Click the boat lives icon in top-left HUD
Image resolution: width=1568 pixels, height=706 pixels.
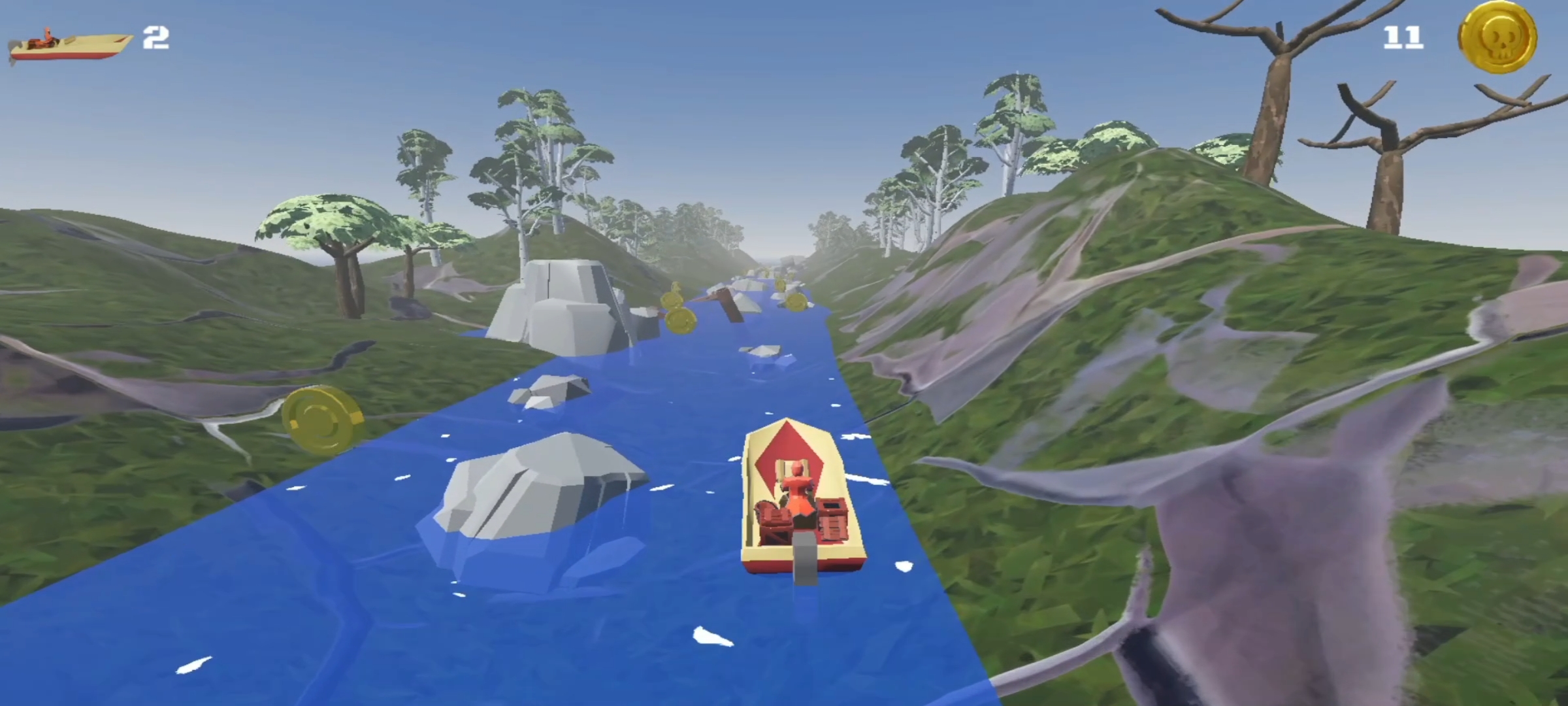[69, 42]
